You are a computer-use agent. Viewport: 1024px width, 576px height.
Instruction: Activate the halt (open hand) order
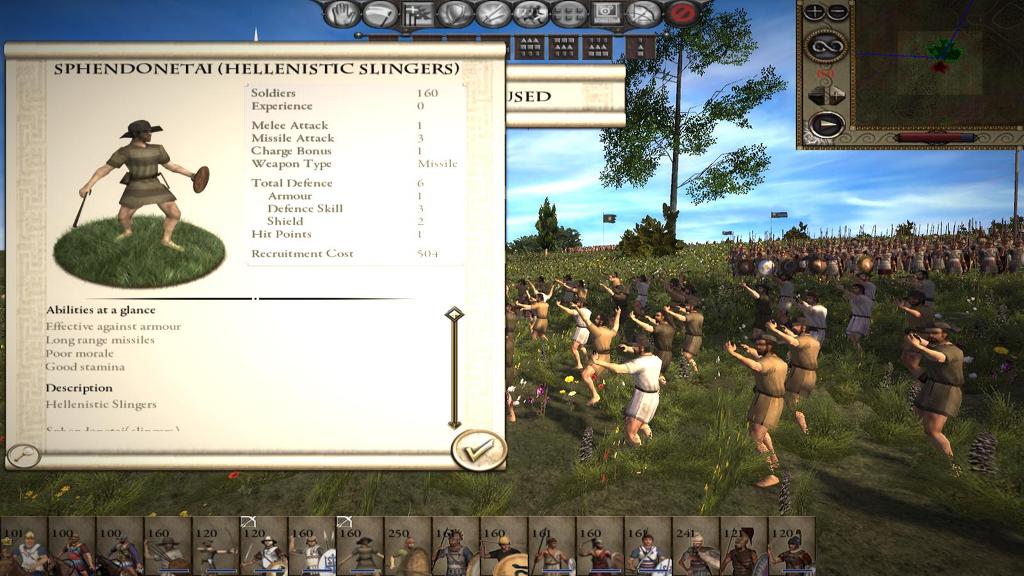(343, 14)
